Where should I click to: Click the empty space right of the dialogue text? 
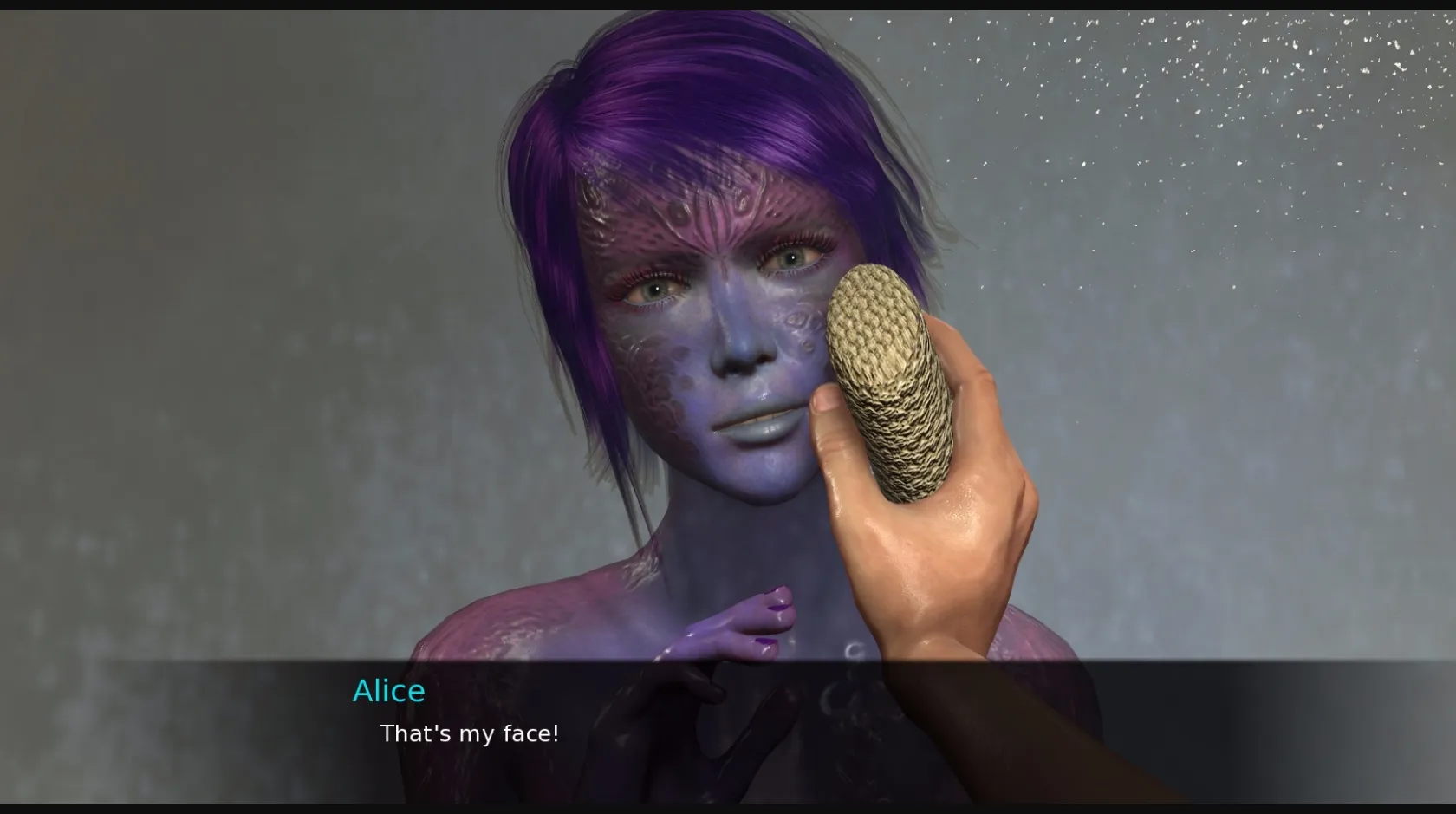(1127, 733)
